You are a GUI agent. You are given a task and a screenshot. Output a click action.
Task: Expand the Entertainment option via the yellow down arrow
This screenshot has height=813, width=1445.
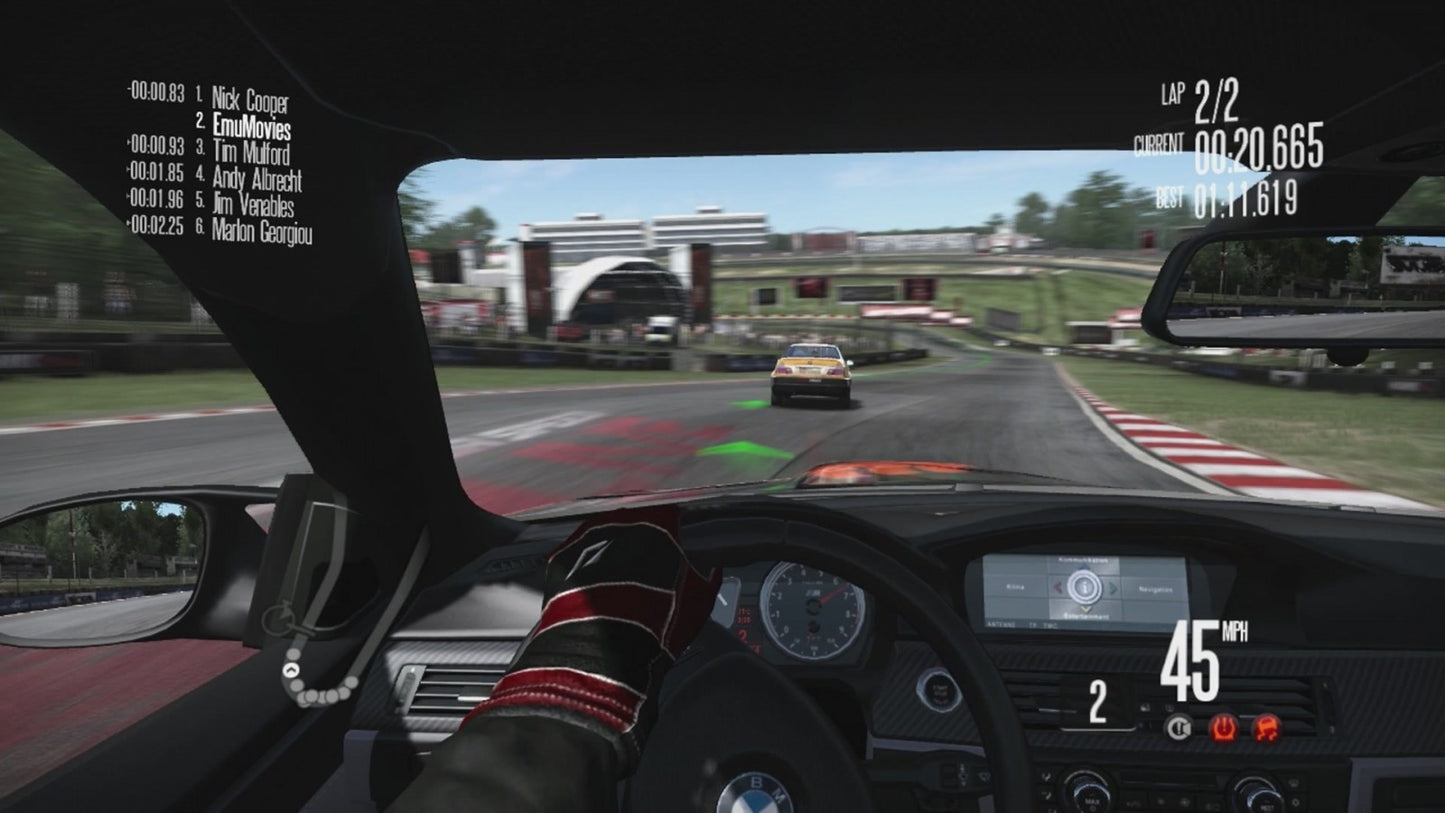point(1084,609)
